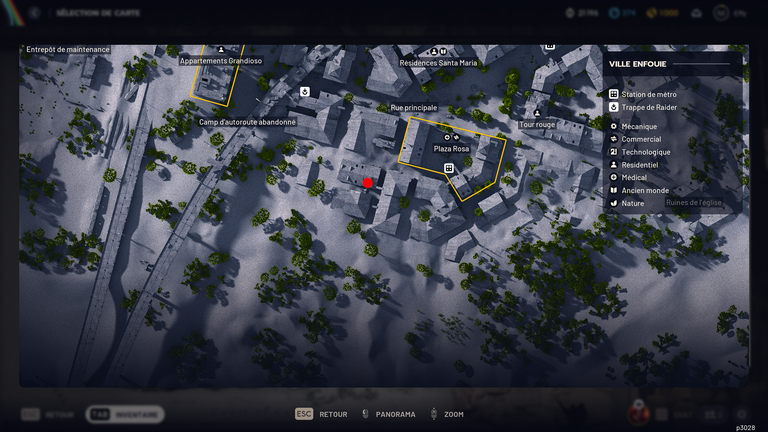
Task: Choose the Mécanique legend entry
Action: [x=639, y=127]
